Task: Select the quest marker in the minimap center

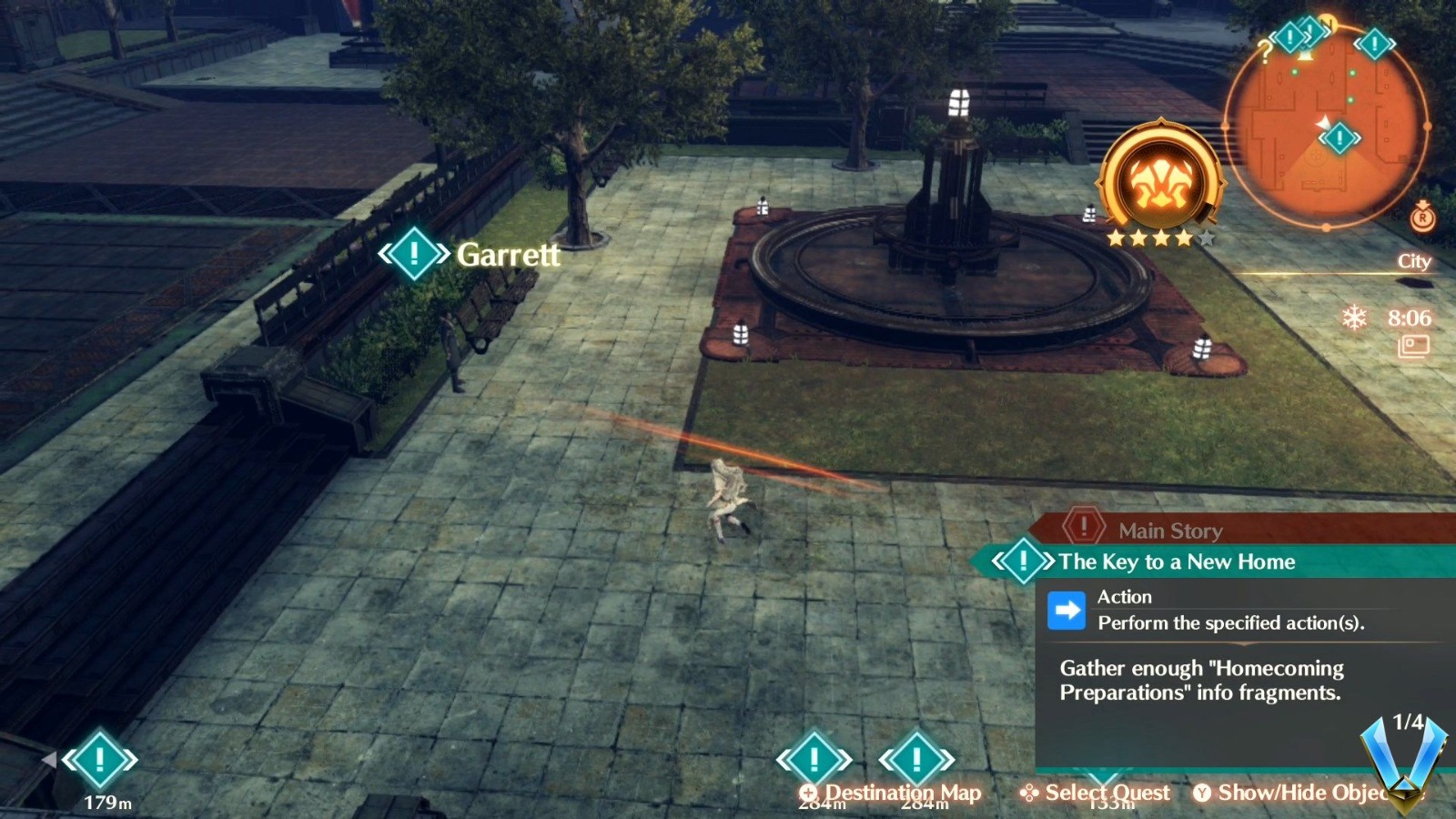Action: click(x=1339, y=136)
